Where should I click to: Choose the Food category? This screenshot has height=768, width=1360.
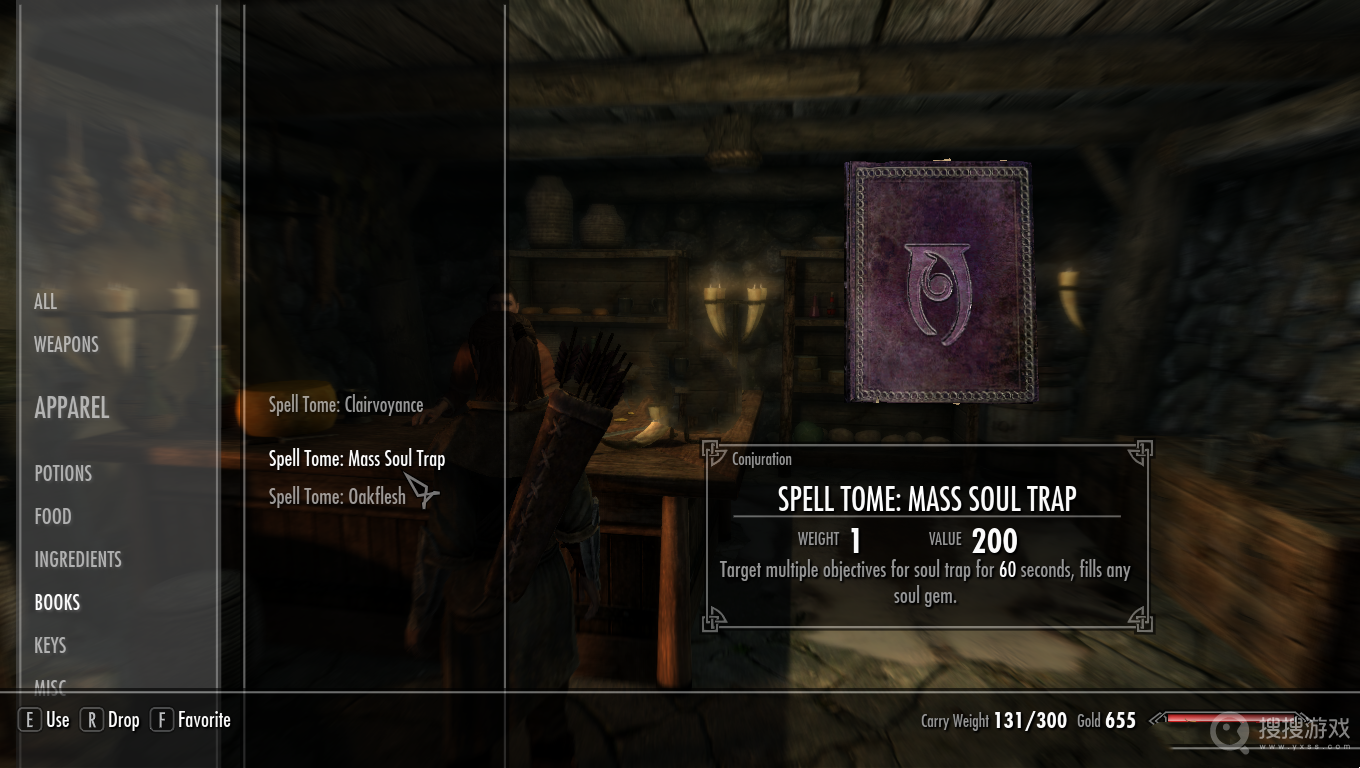pos(53,516)
